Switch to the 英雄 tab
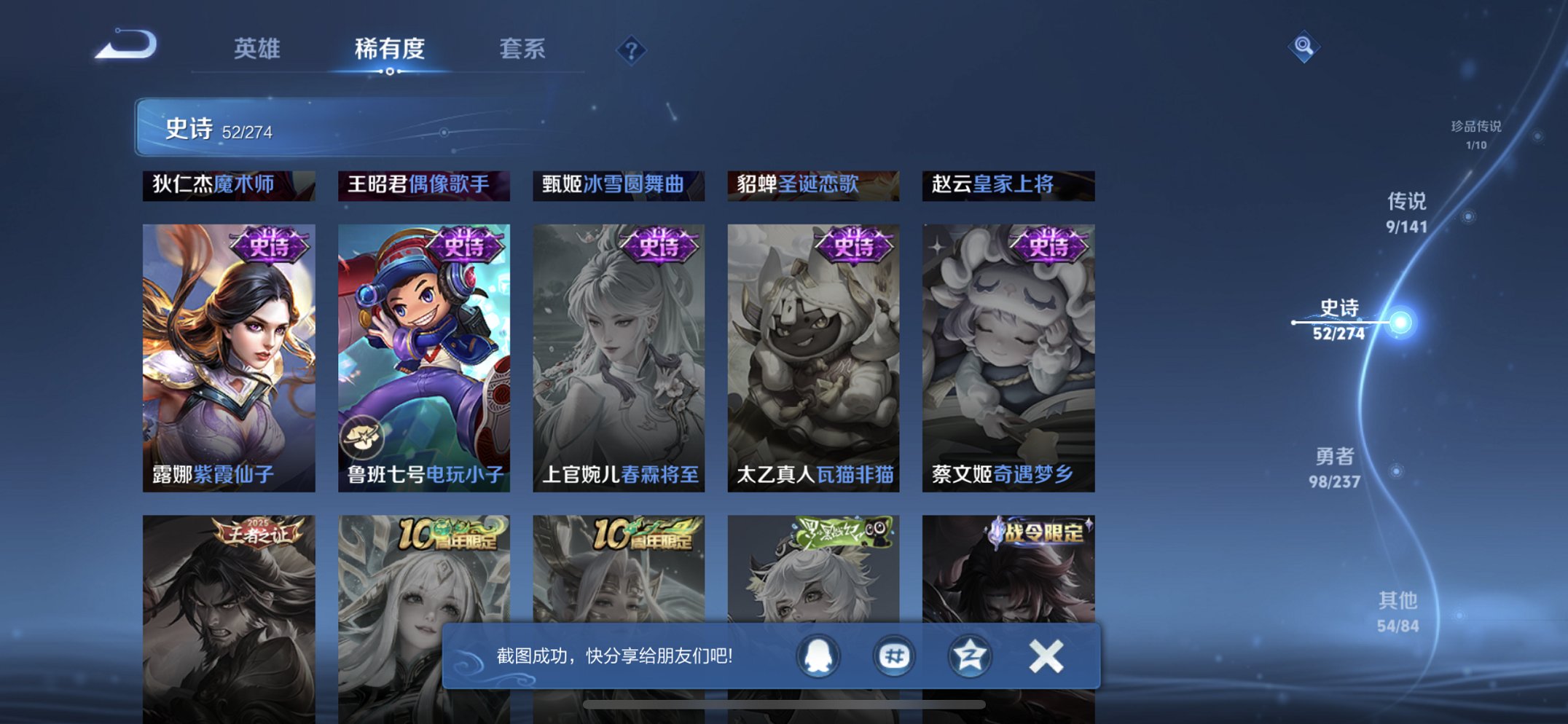Image resolution: width=1568 pixels, height=724 pixels. pyautogui.click(x=257, y=48)
